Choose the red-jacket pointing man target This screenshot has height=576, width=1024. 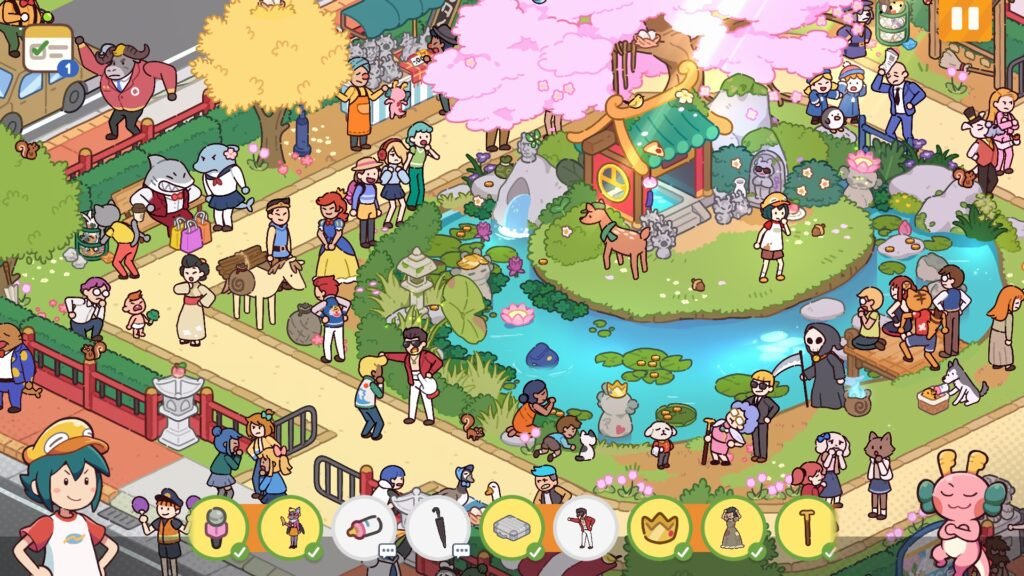point(585,527)
